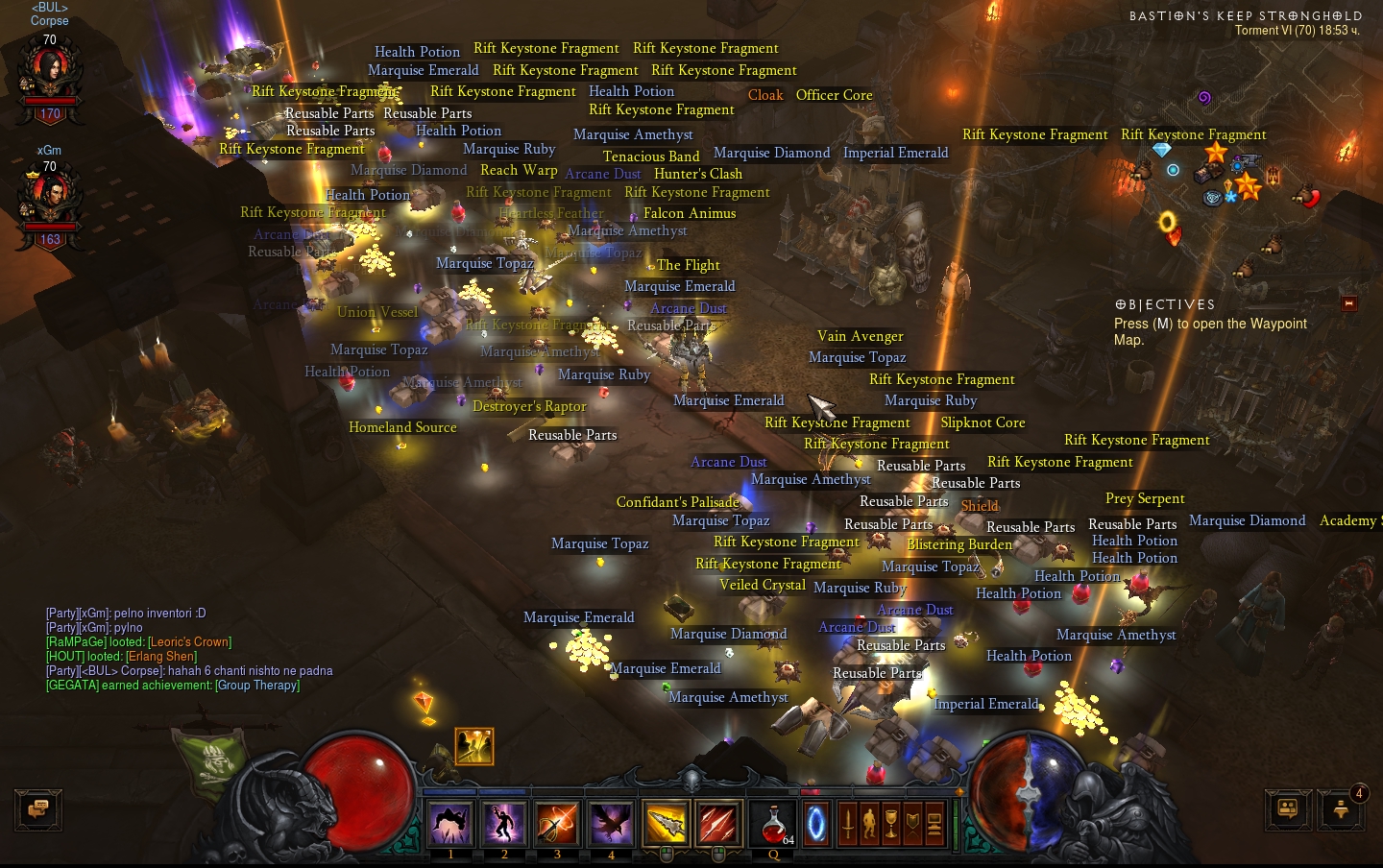
Task: Select the red arrows right-mouse skill
Action: [x=718, y=823]
